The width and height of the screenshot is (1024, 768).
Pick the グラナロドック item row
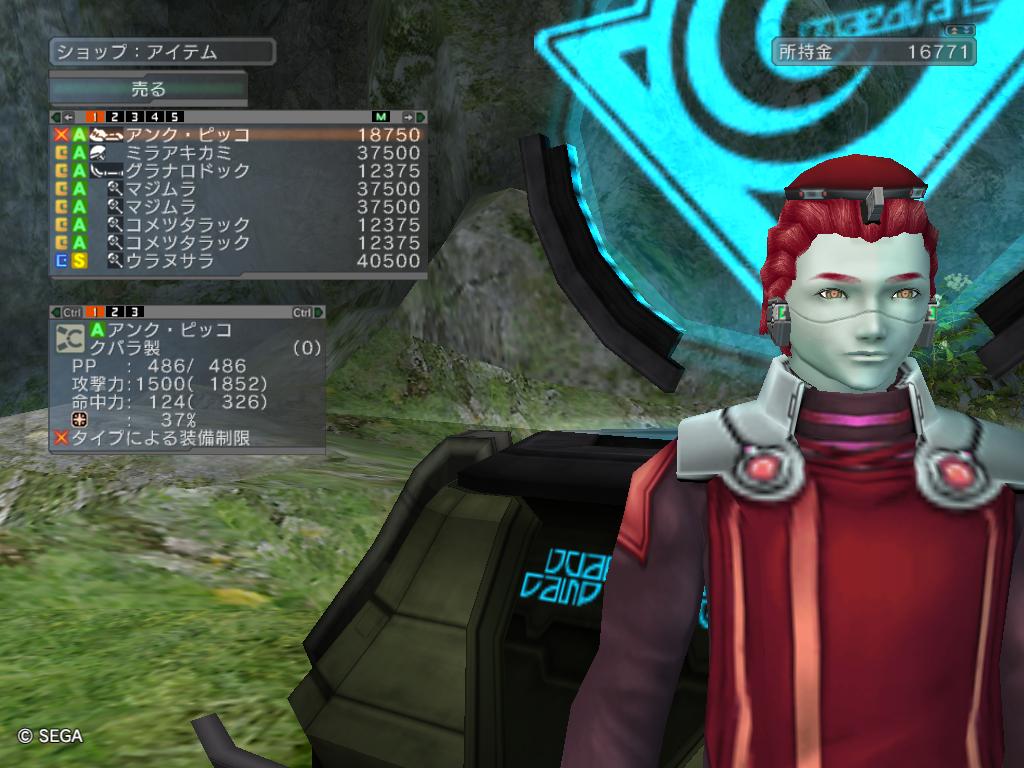(x=238, y=170)
